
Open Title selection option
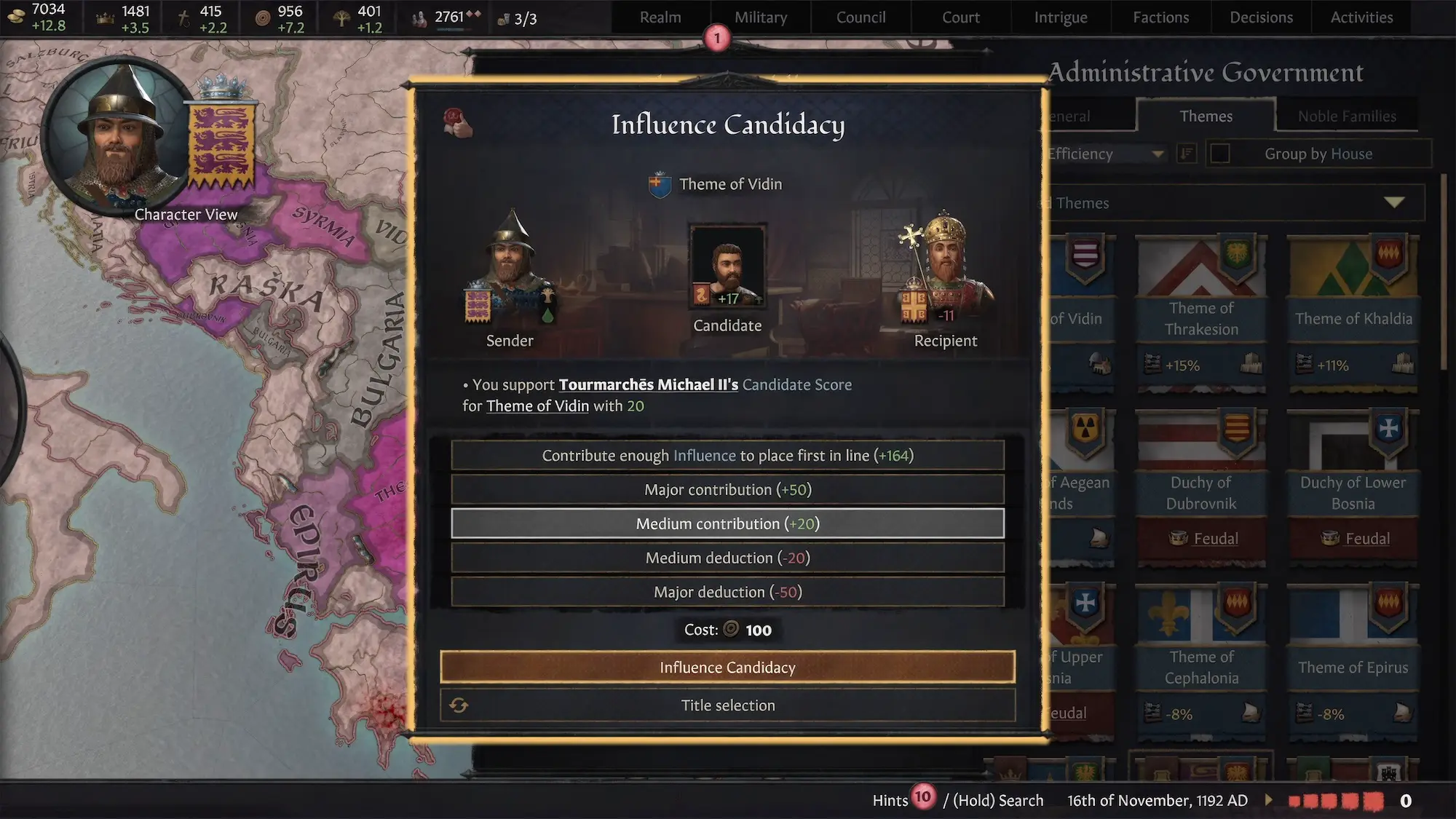(727, 705)
